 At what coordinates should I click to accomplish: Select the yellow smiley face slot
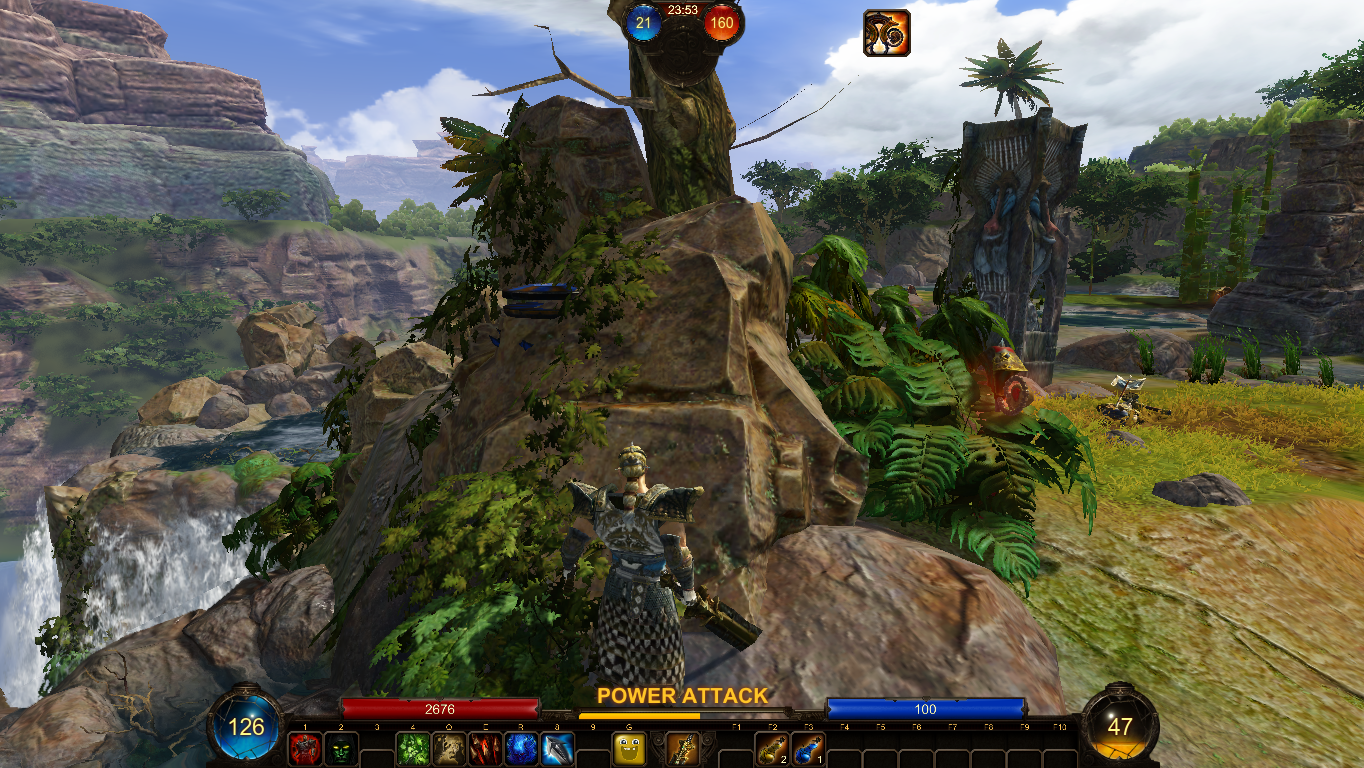pyautogui.click(x=629, y=749)
